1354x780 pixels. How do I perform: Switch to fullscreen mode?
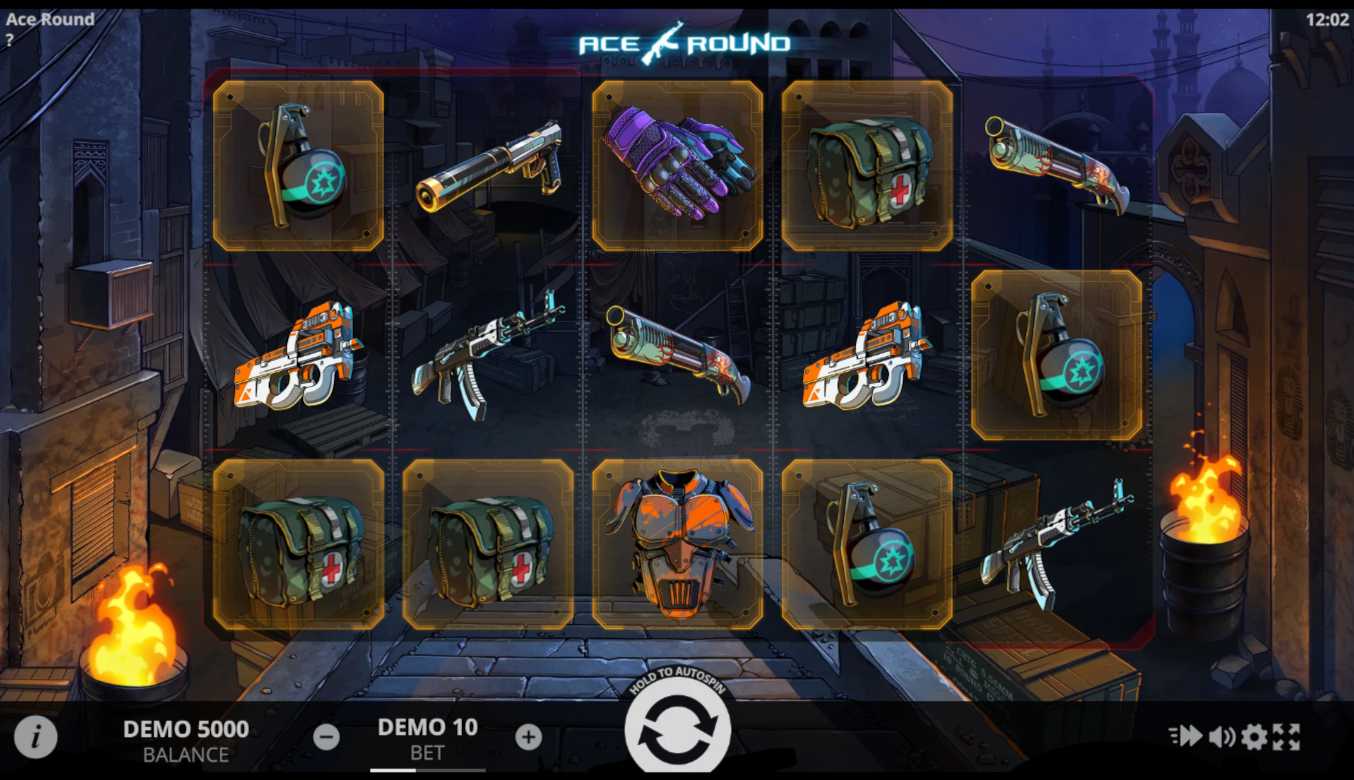(x=1286, y=737)
